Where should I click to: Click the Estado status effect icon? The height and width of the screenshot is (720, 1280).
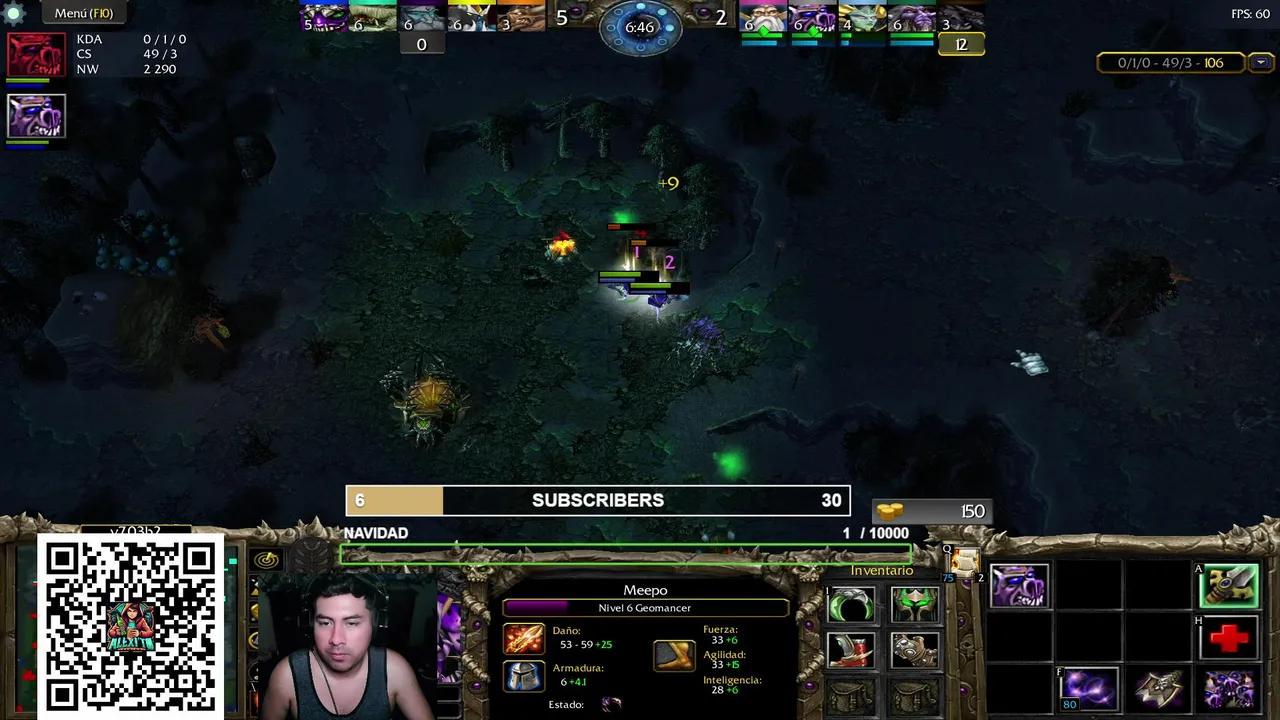611,704
